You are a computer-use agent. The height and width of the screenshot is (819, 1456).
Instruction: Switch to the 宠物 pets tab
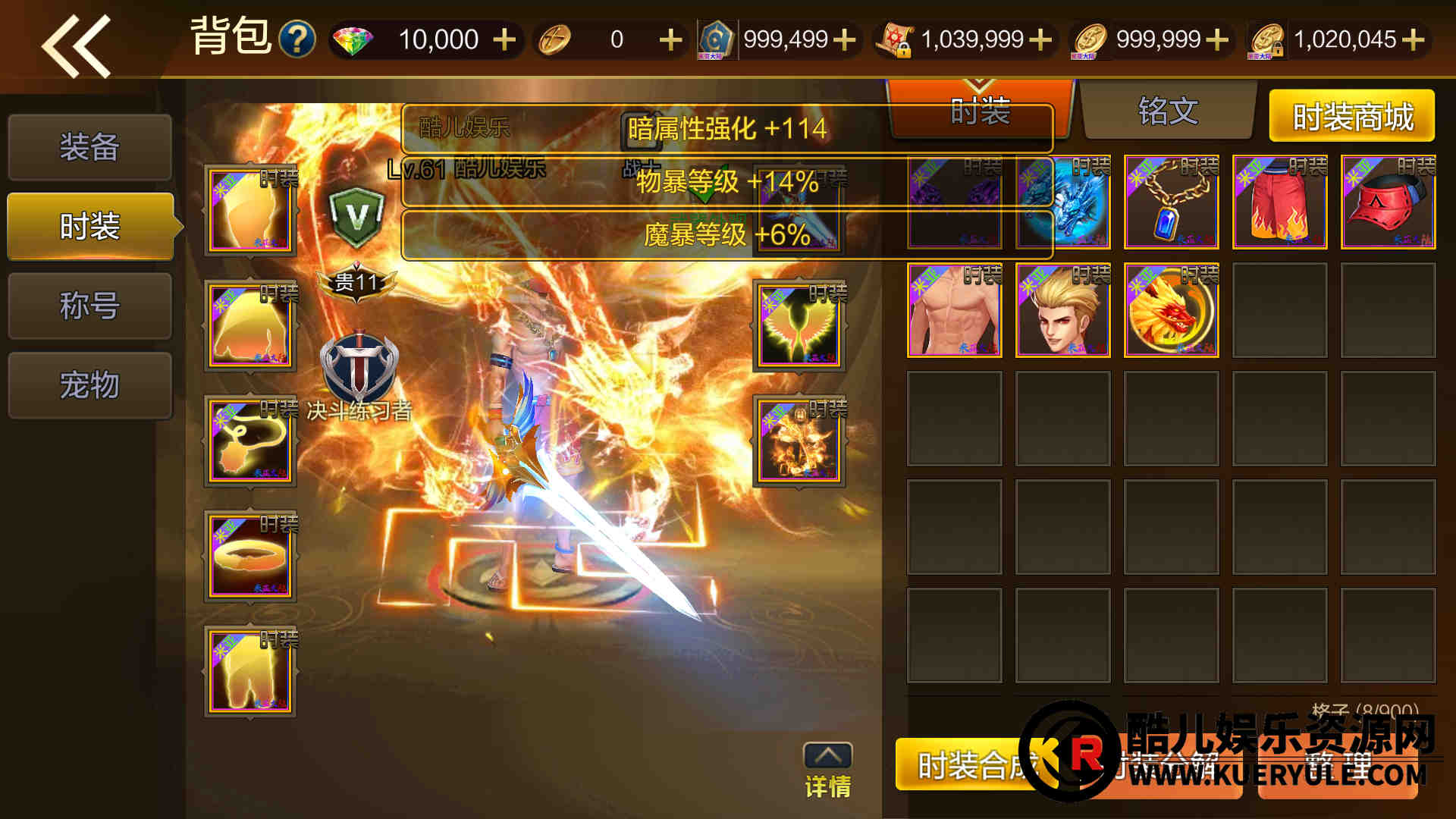point(89,385)
